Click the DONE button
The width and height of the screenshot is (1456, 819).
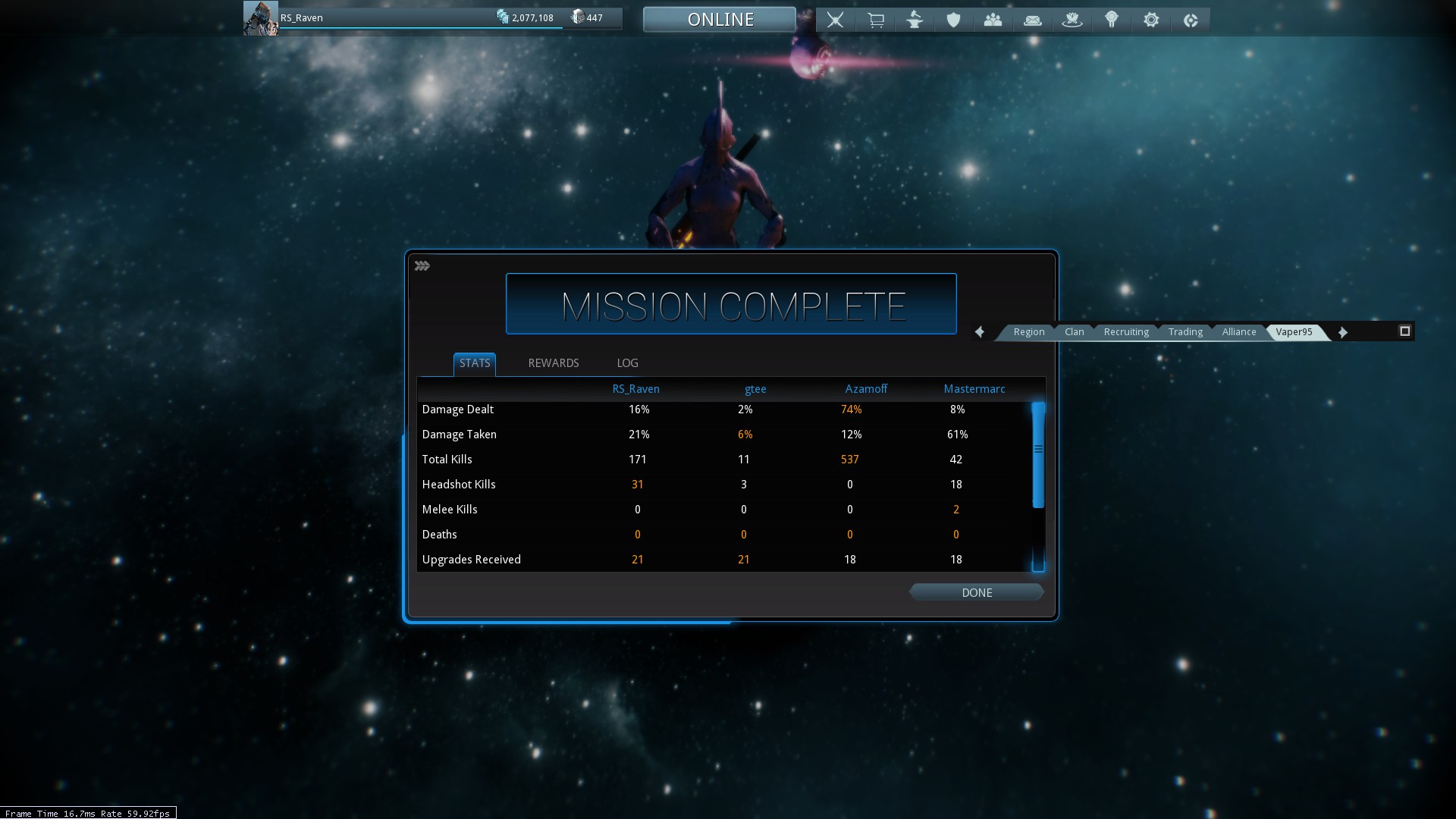pos(976,592)
